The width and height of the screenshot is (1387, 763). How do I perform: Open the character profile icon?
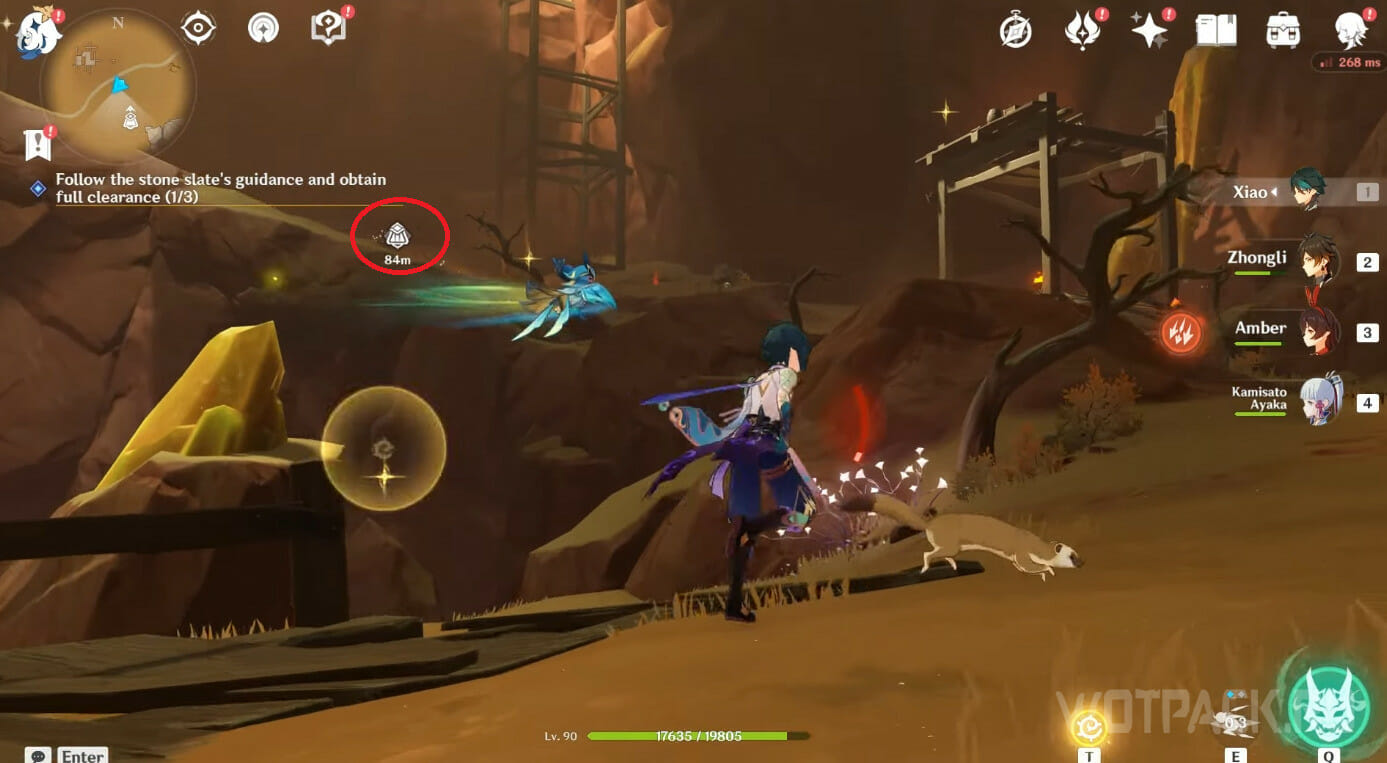click(x=1351, y=31)
